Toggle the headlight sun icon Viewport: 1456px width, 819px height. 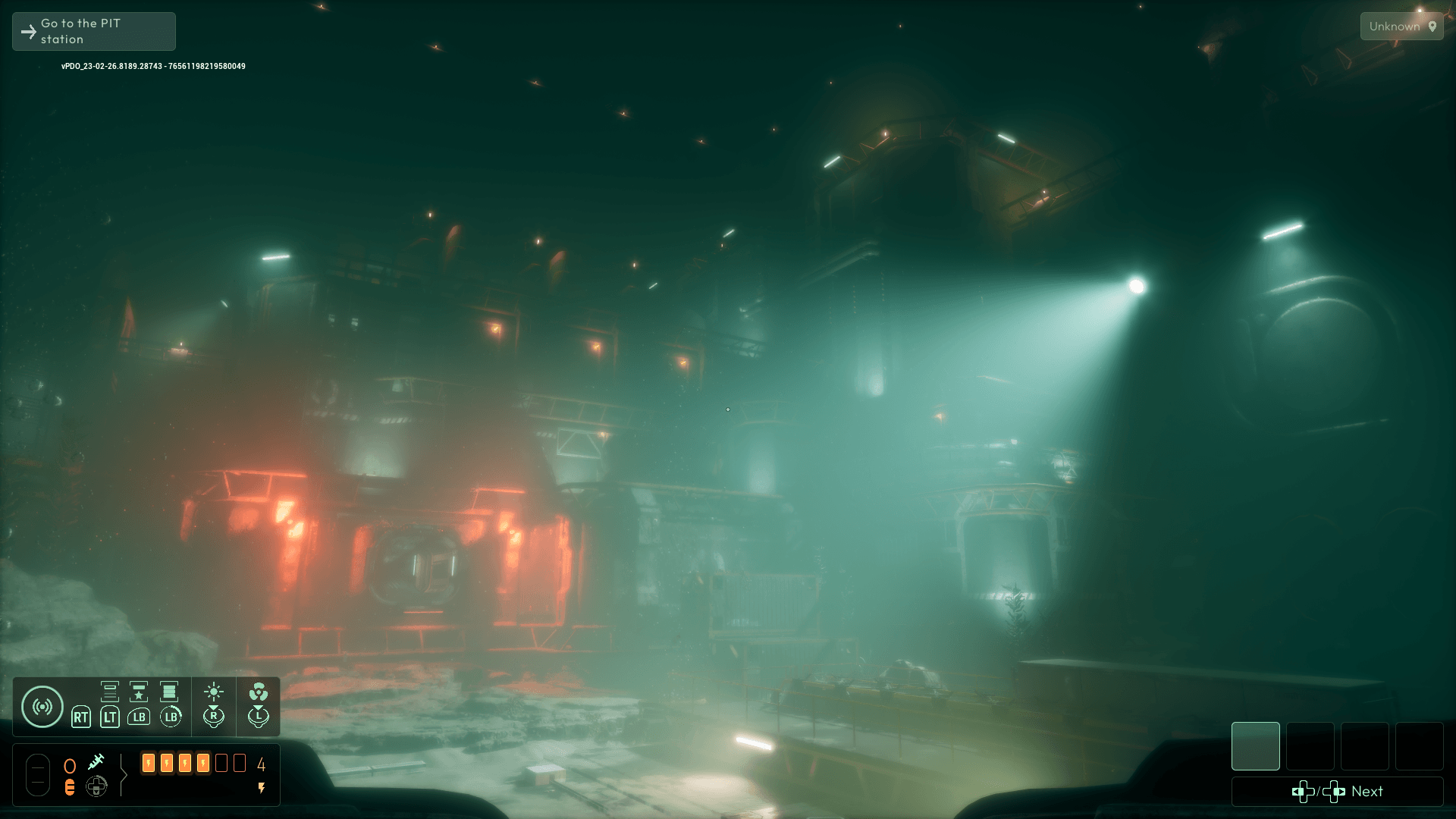click(x=215, y=692)
